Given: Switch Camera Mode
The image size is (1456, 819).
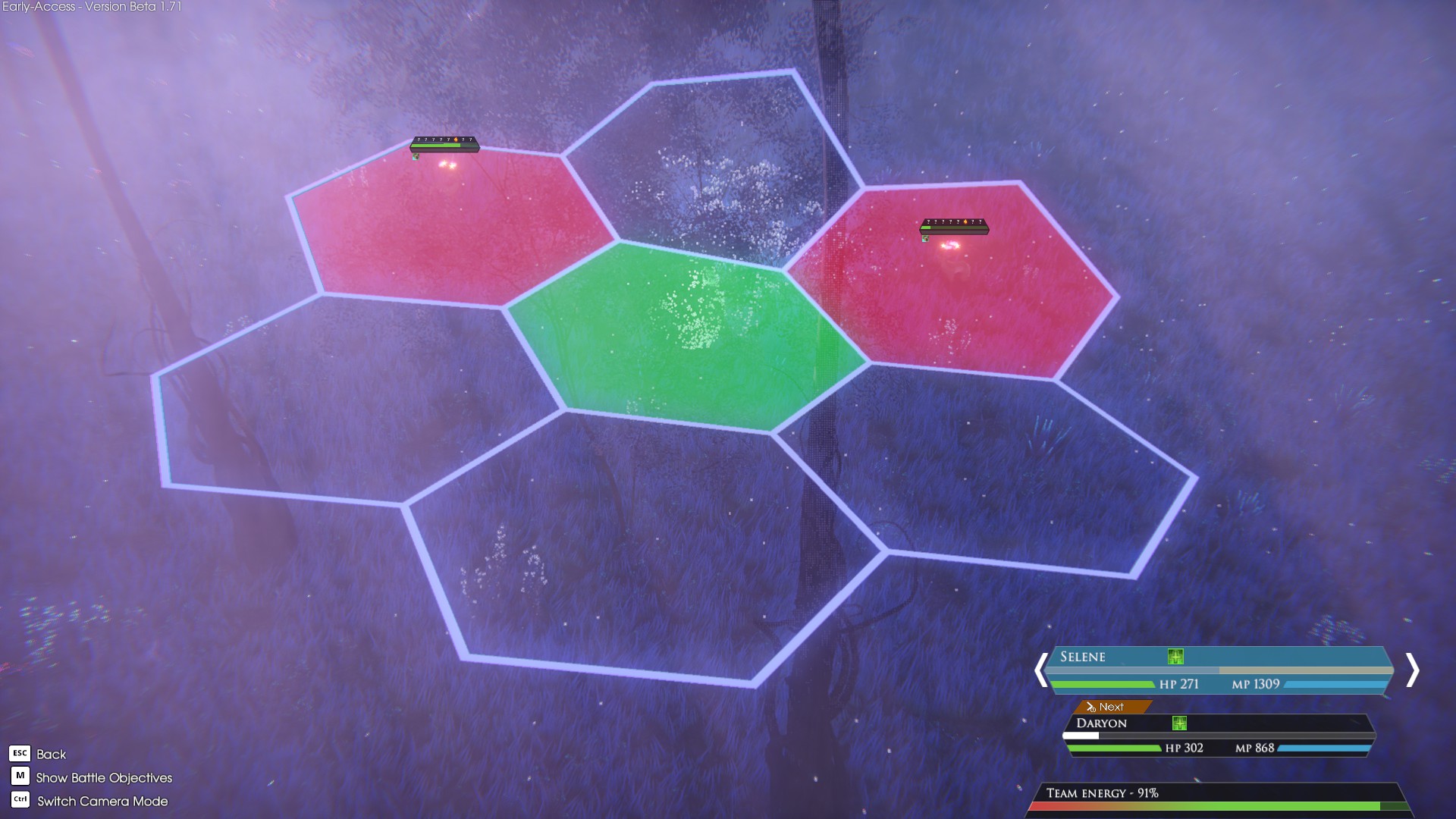Looking at the screenshot, I should (102, 801).
